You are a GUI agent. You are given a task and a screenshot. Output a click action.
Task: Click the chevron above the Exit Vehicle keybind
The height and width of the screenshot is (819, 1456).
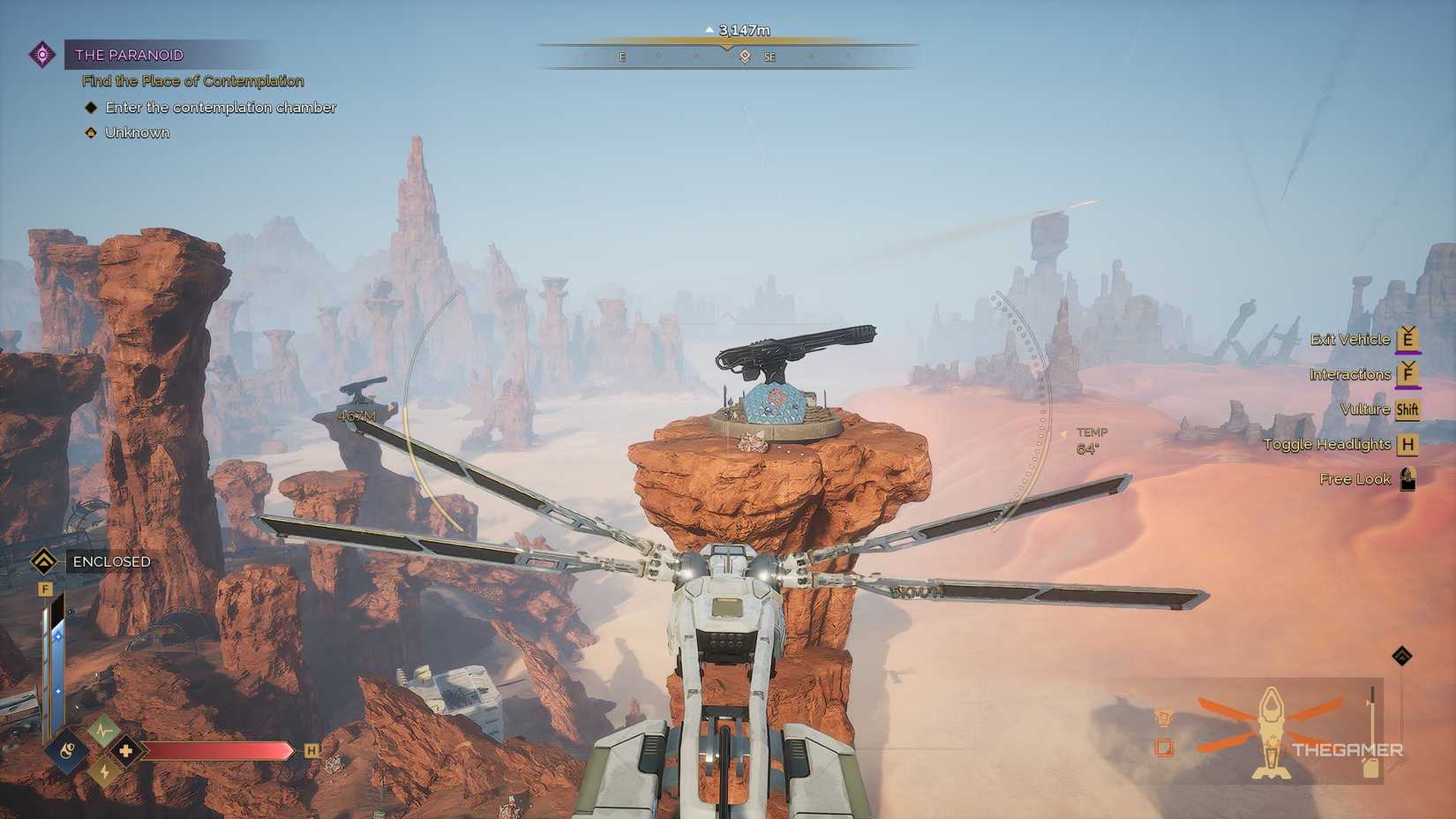click(1407, 327)
